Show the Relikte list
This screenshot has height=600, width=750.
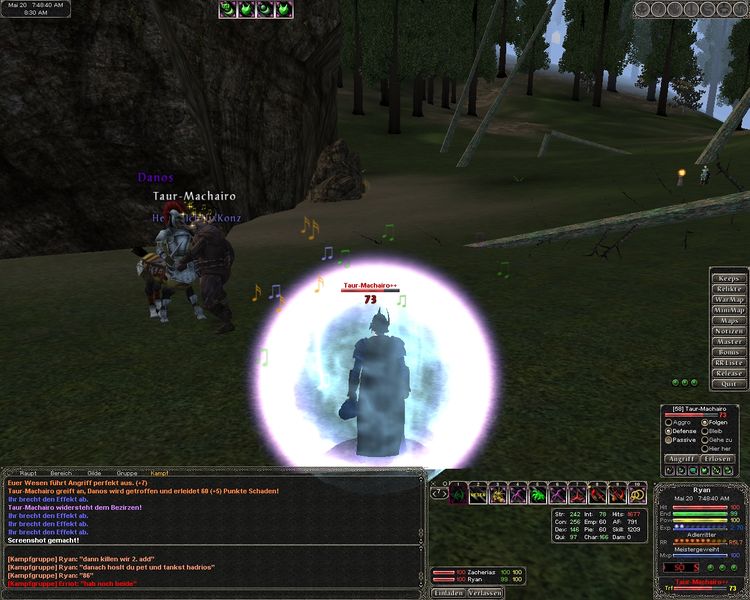pos(729,289)
